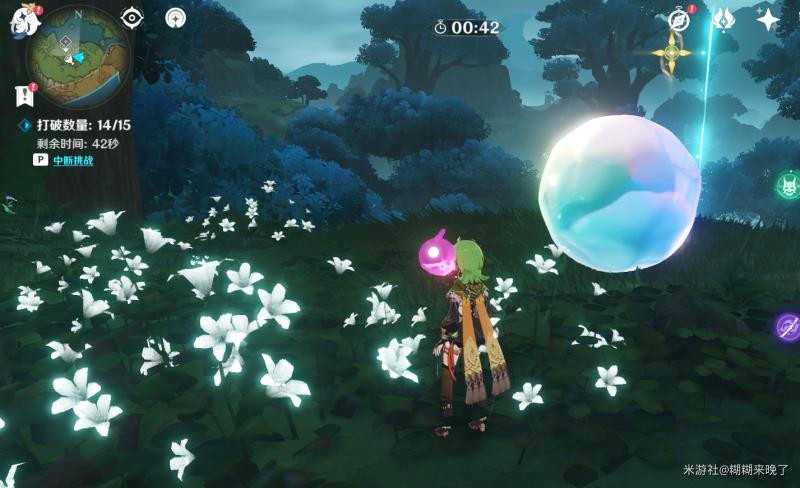Open the quest bookmark icon with alert
The image size is (800, 488).
24,95
